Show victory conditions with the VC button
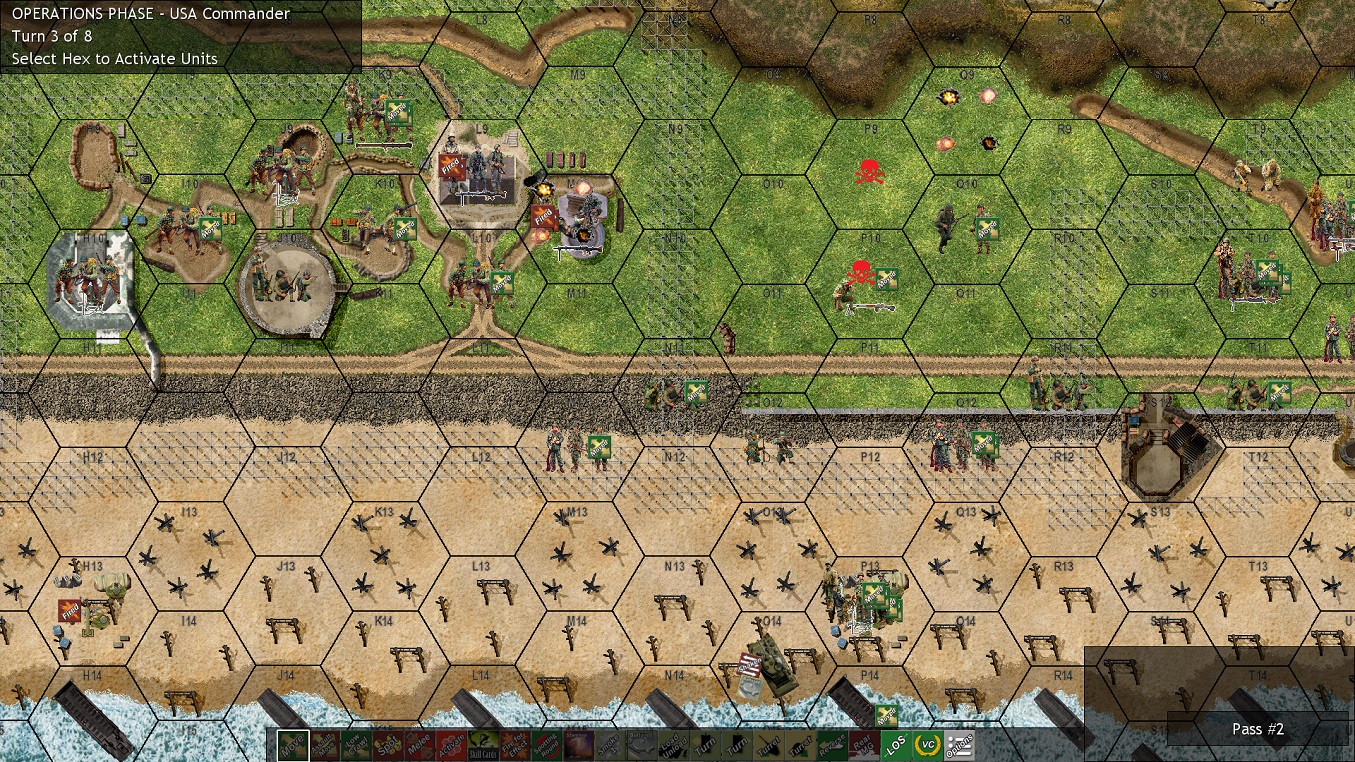1355x762 pixels. 928,746
